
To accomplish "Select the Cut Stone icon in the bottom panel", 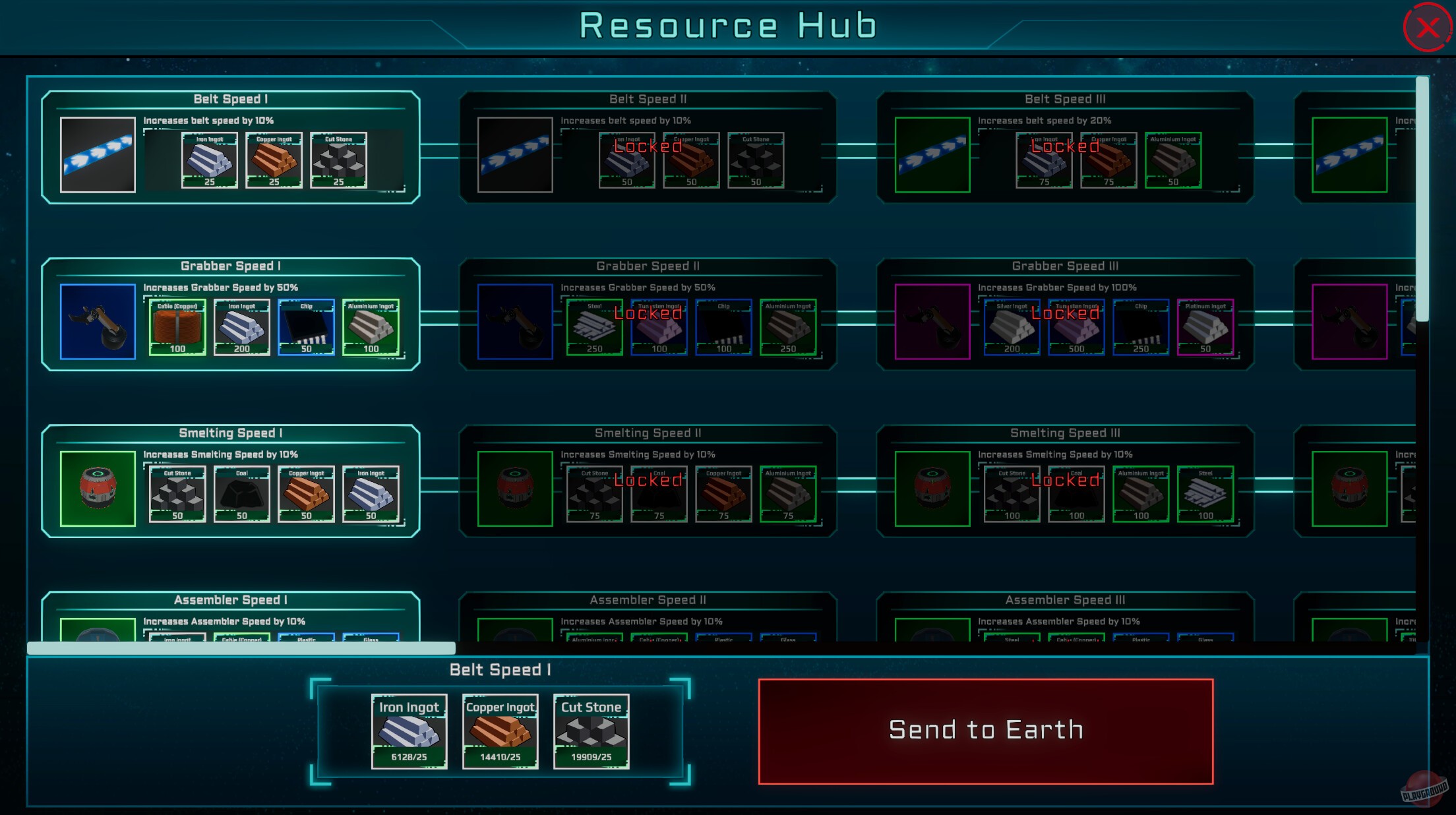I will click(590, 732).
